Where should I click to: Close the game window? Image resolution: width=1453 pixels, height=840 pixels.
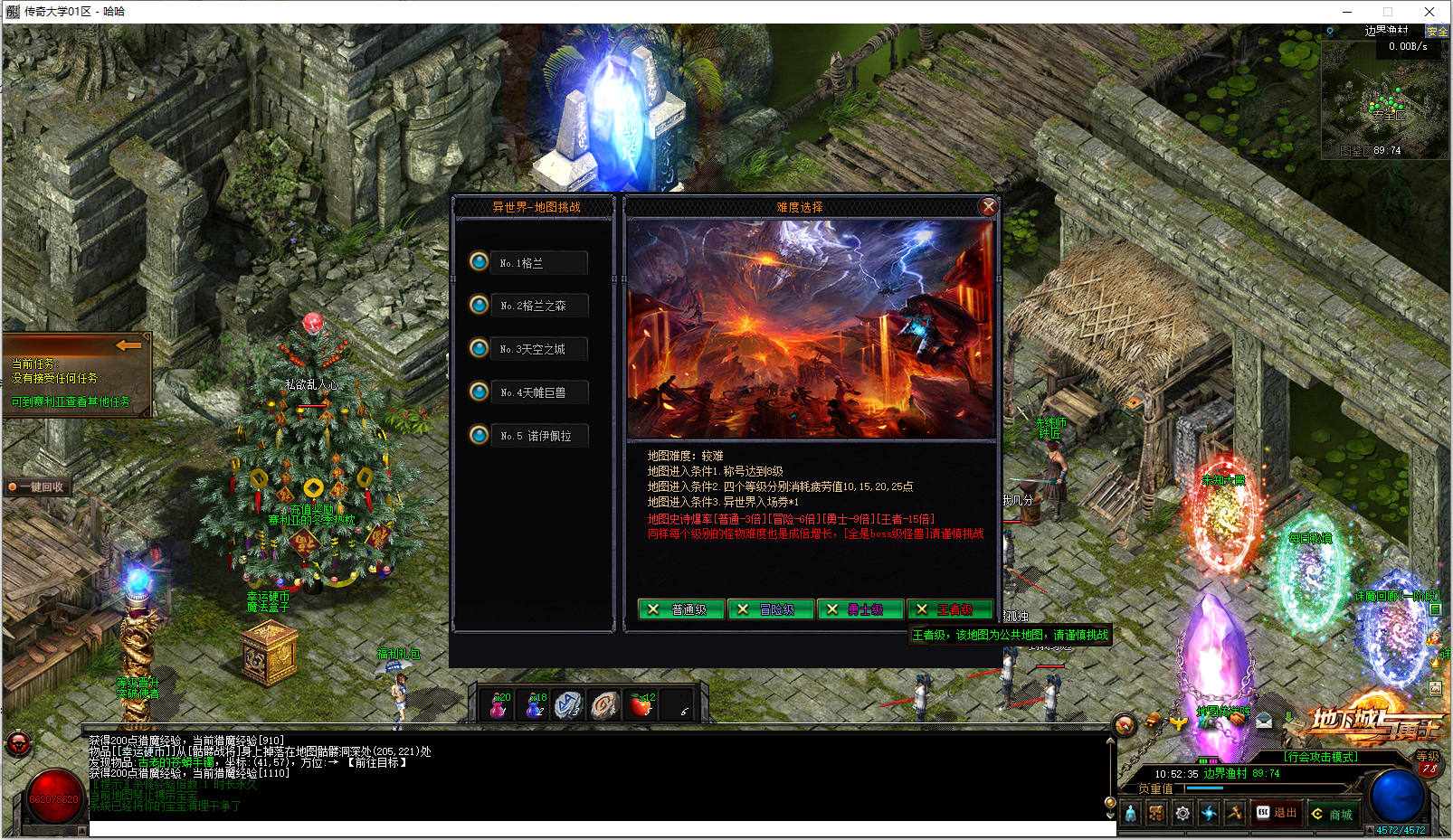click(x=1429, y=12)
